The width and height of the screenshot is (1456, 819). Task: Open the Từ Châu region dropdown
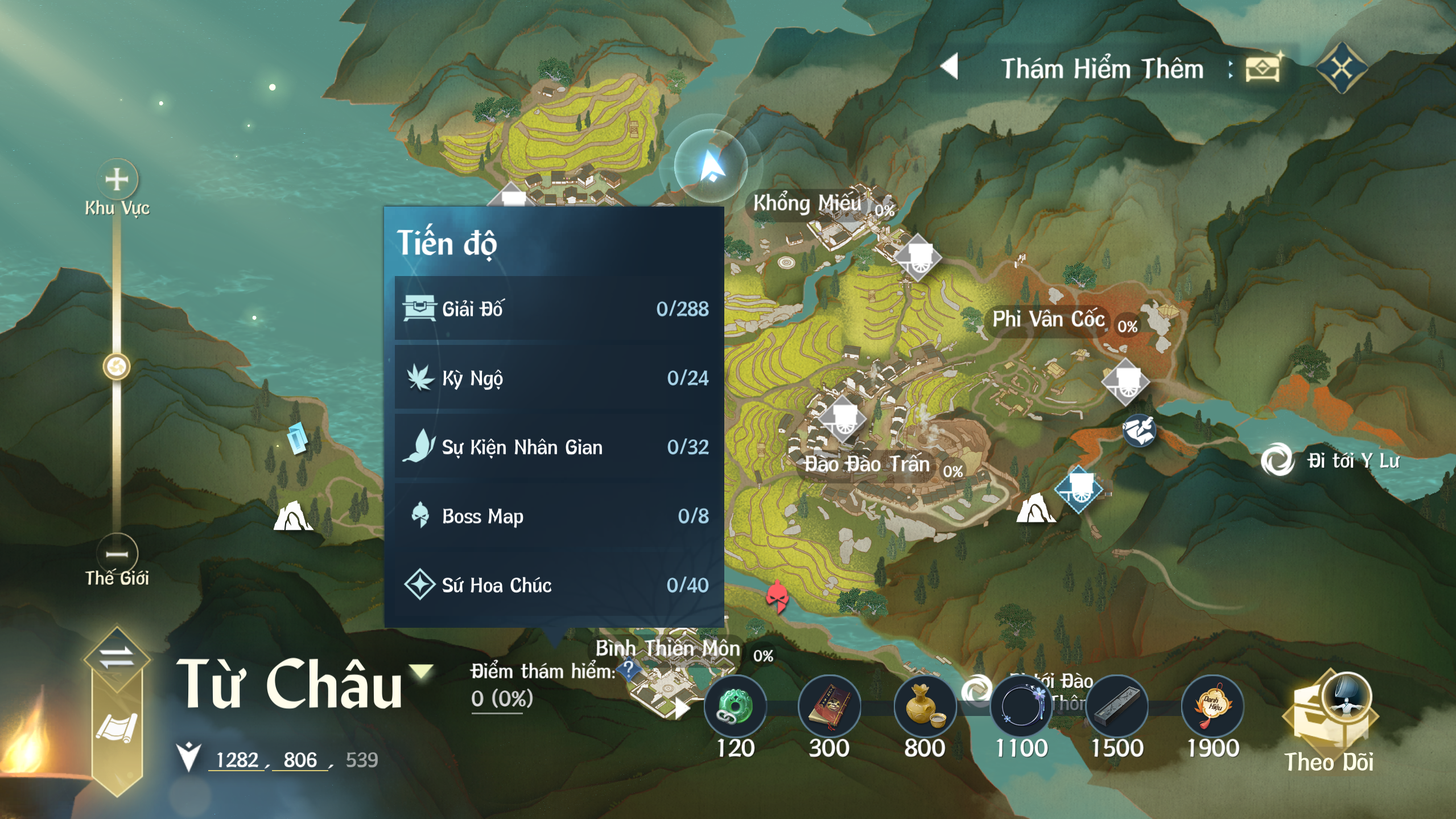[422, 672]
